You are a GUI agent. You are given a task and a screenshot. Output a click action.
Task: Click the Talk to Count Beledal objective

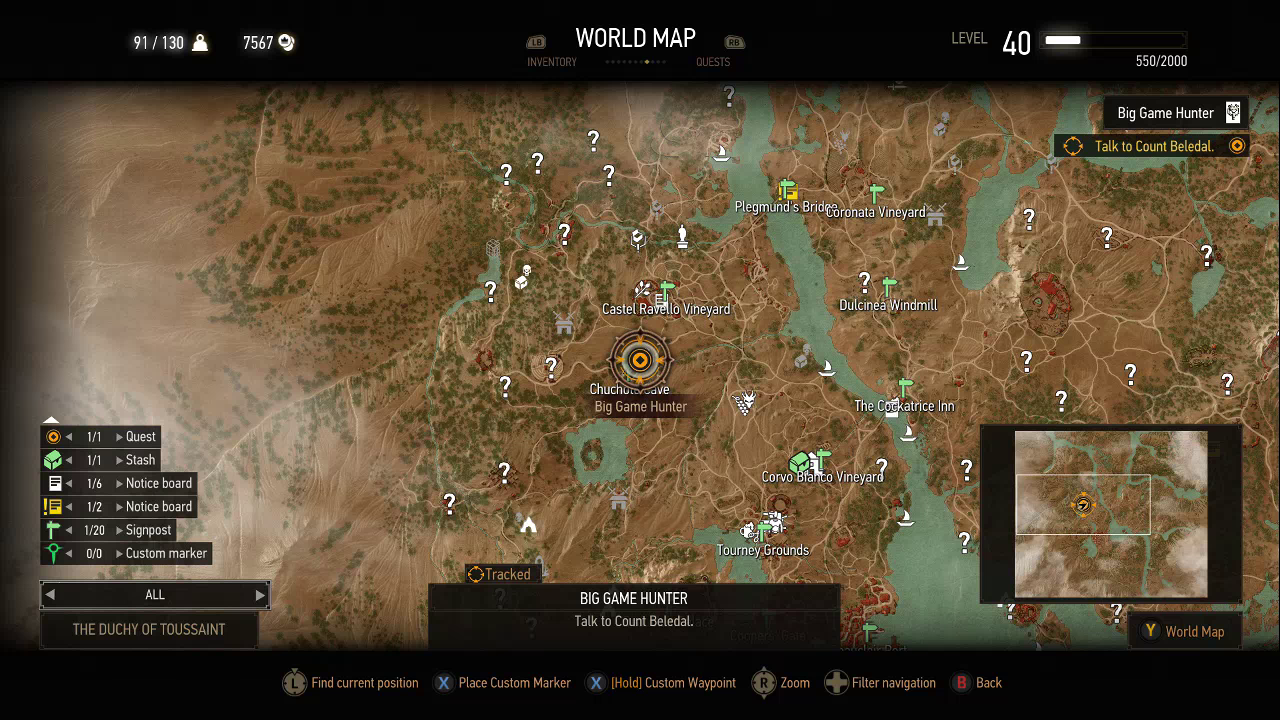click(1153, 146)
